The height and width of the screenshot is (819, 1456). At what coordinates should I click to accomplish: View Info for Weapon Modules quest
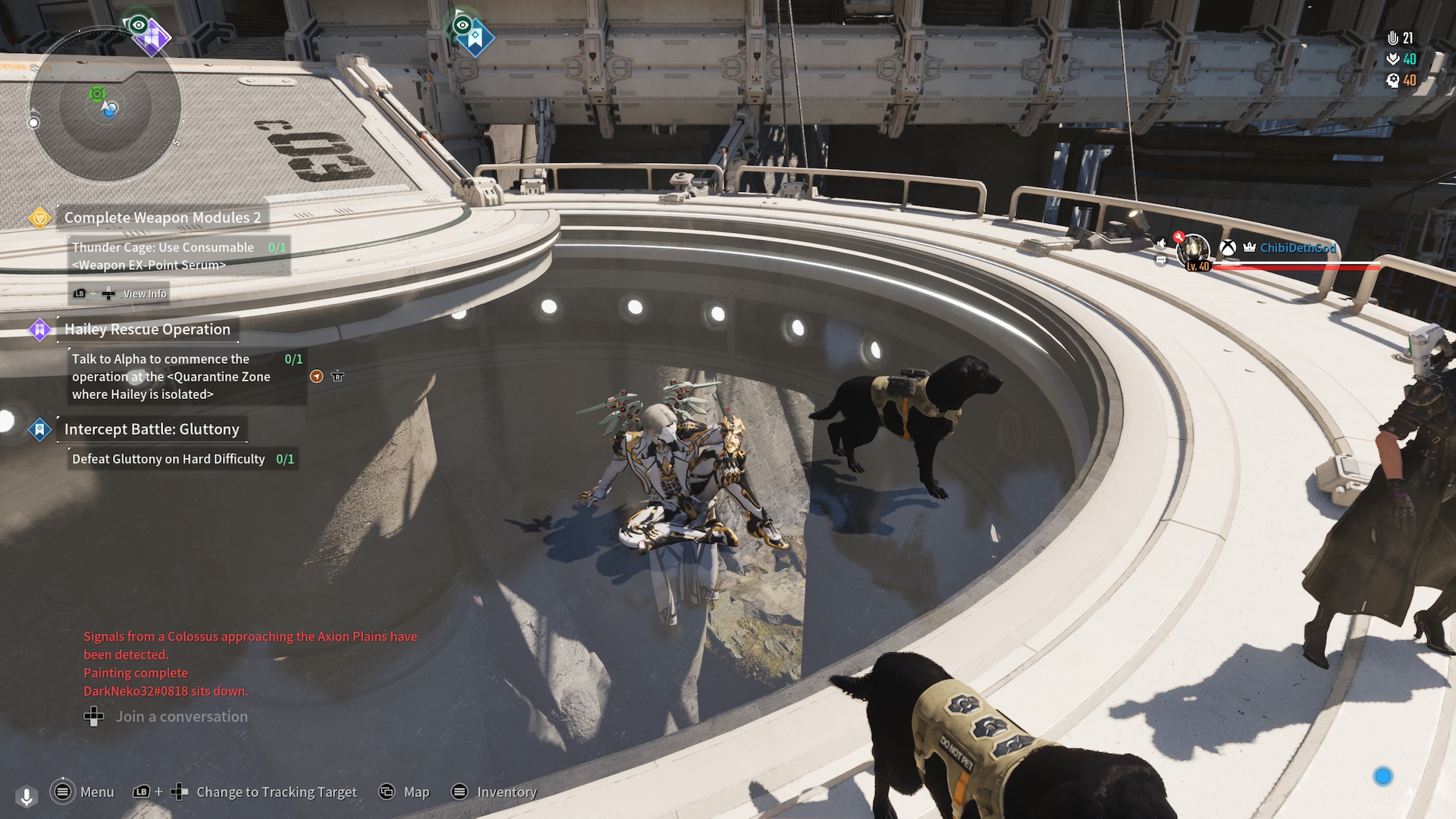120,293
